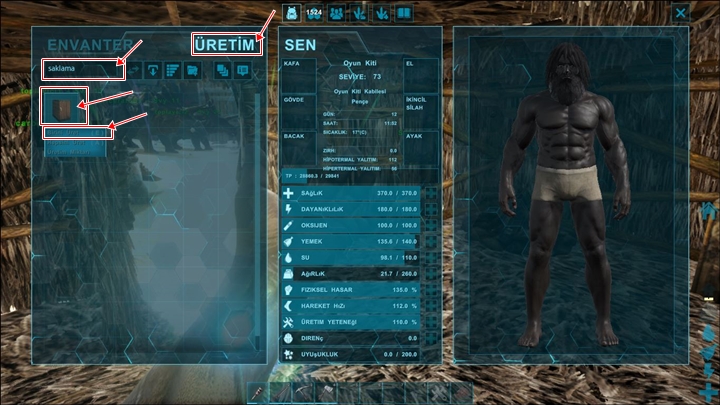
Task: Click the sort-list icon in the inventory toolbar
Action: 172,70
